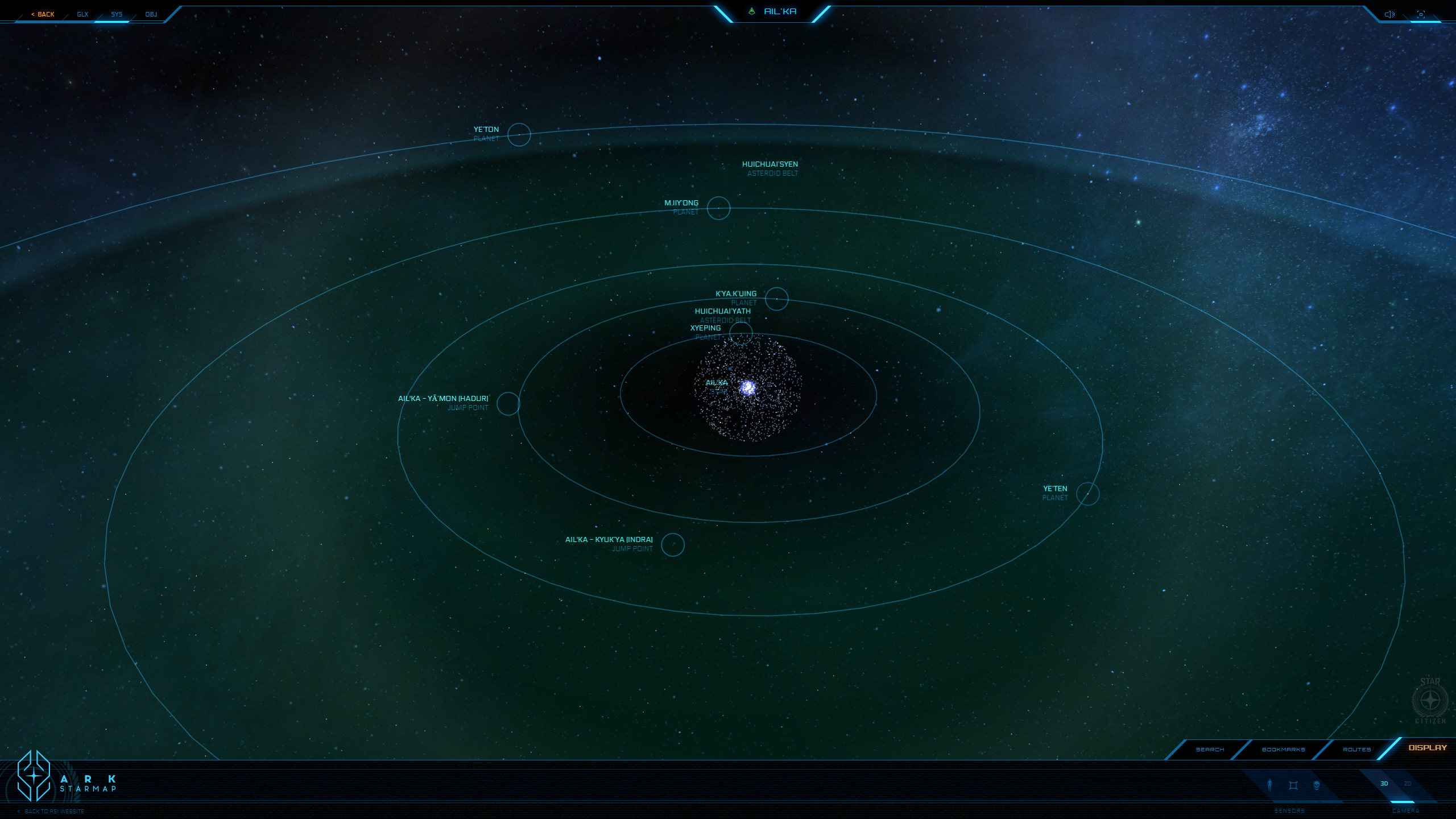Toggle the skull danger sensor
1456x819 pixels.
(x=1316, y=785)
